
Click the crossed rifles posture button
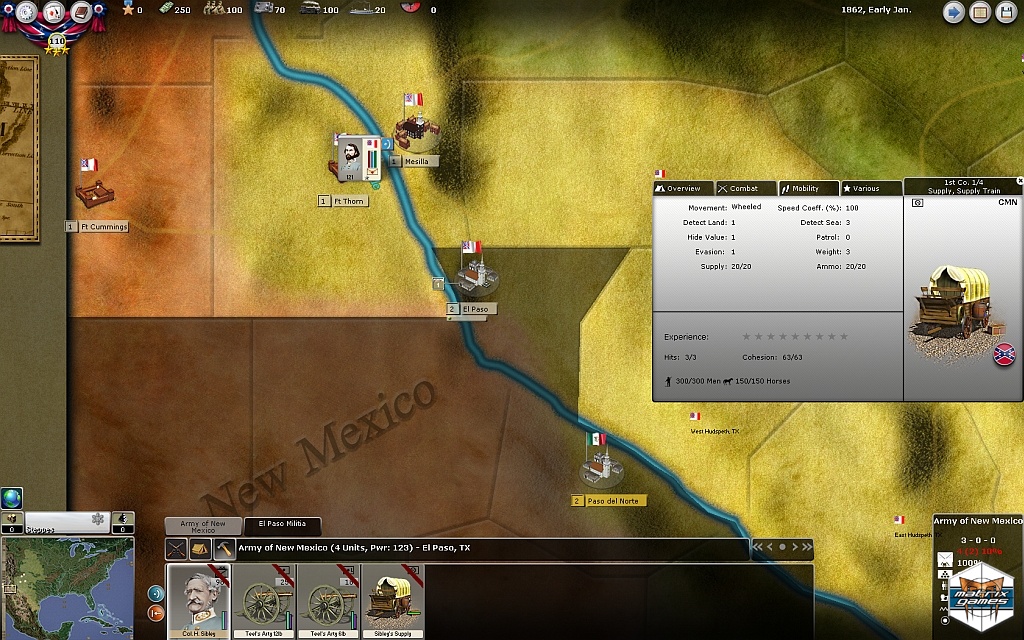click(177, 549)
